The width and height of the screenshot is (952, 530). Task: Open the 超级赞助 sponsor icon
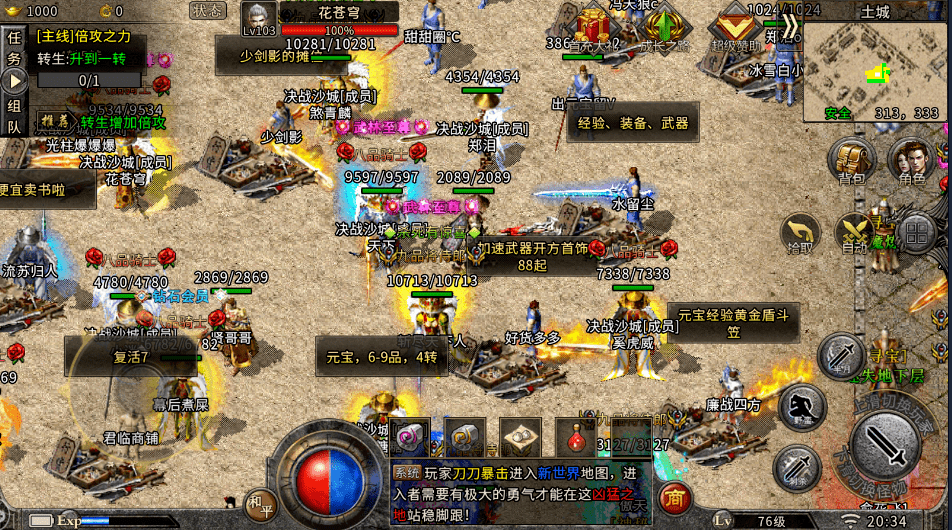(x=736, y=27)
